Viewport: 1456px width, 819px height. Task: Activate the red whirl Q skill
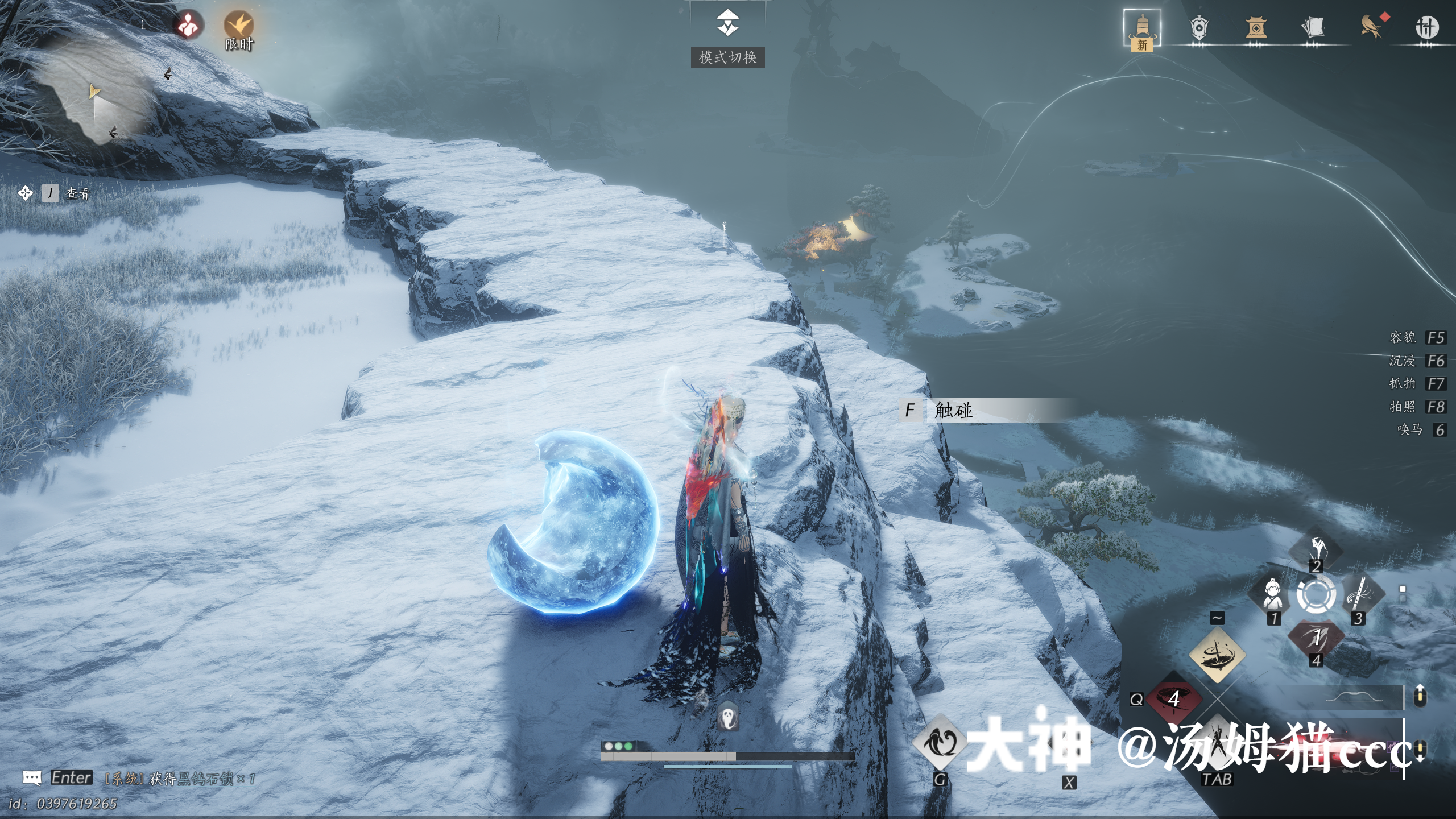[1174, 698]
